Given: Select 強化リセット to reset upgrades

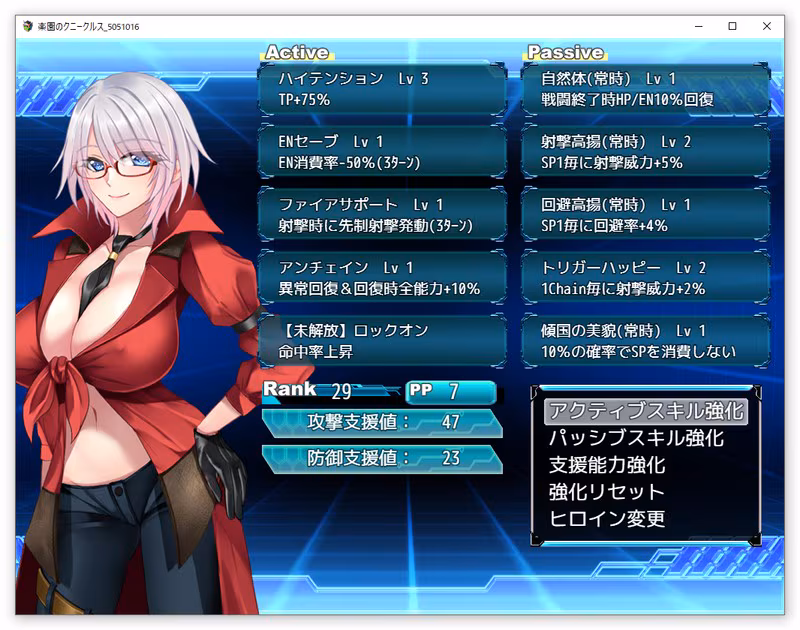Looking at the screenshot, I should pos(607,492).
